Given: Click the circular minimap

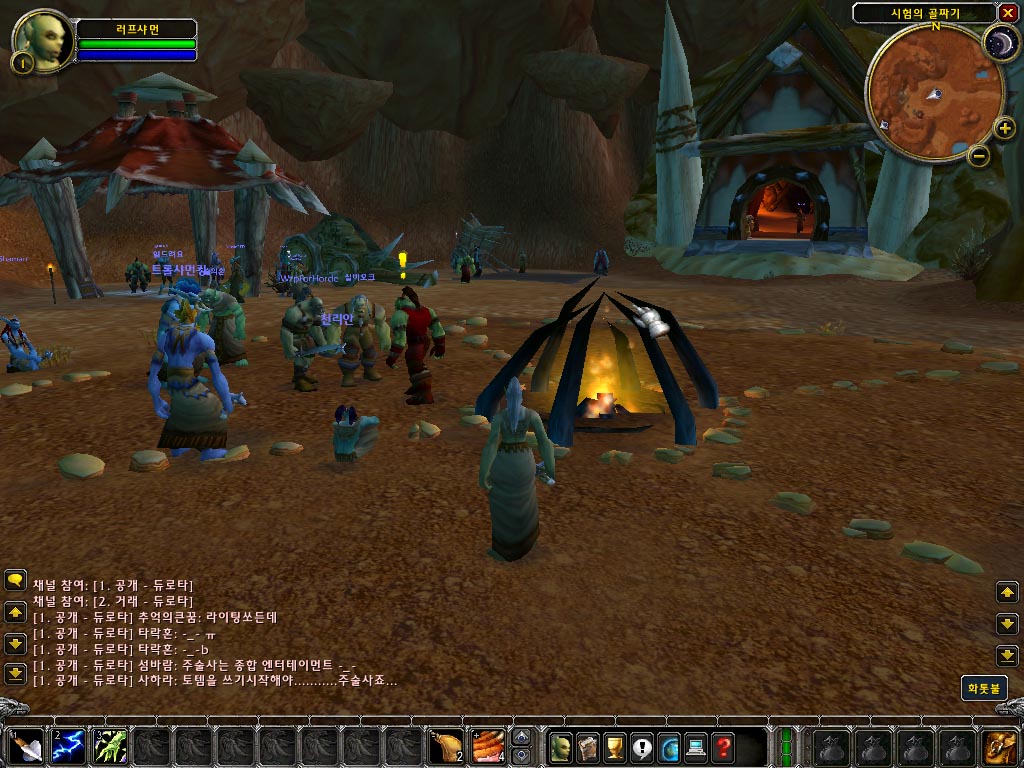Looking at the screenshot, I should click(933, 92).
